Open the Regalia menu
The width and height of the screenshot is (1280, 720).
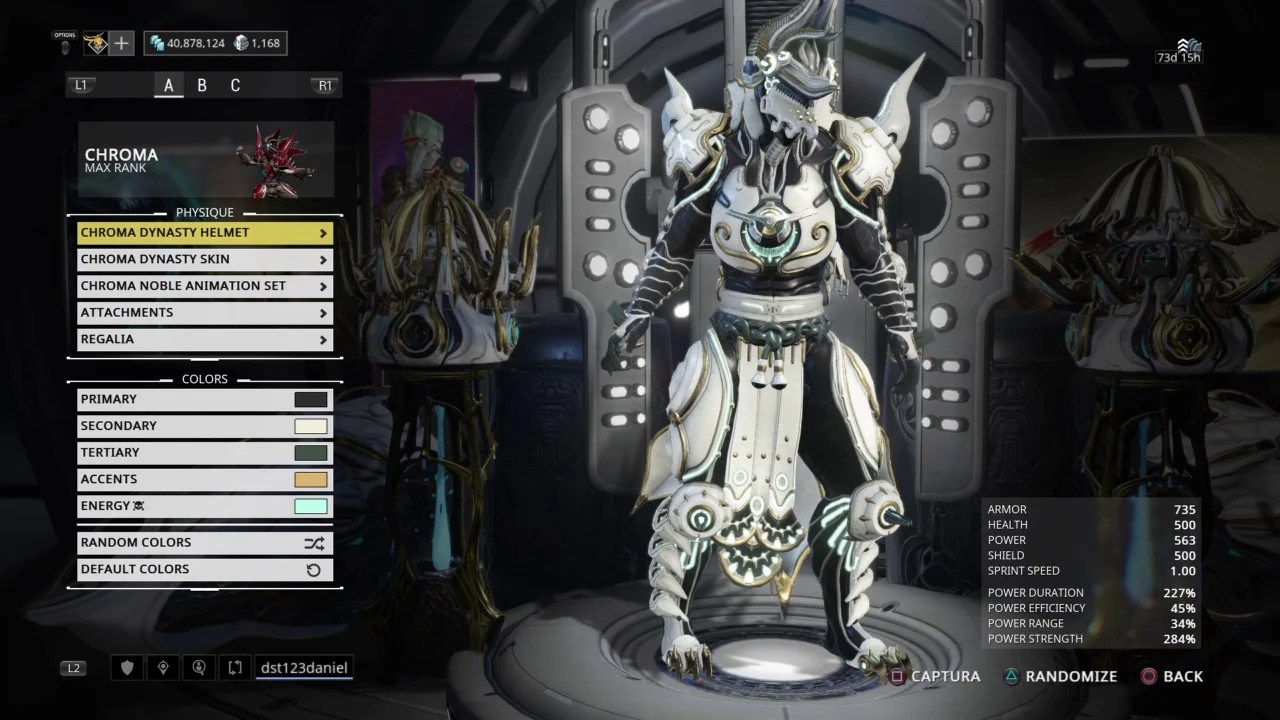point(204,339)
